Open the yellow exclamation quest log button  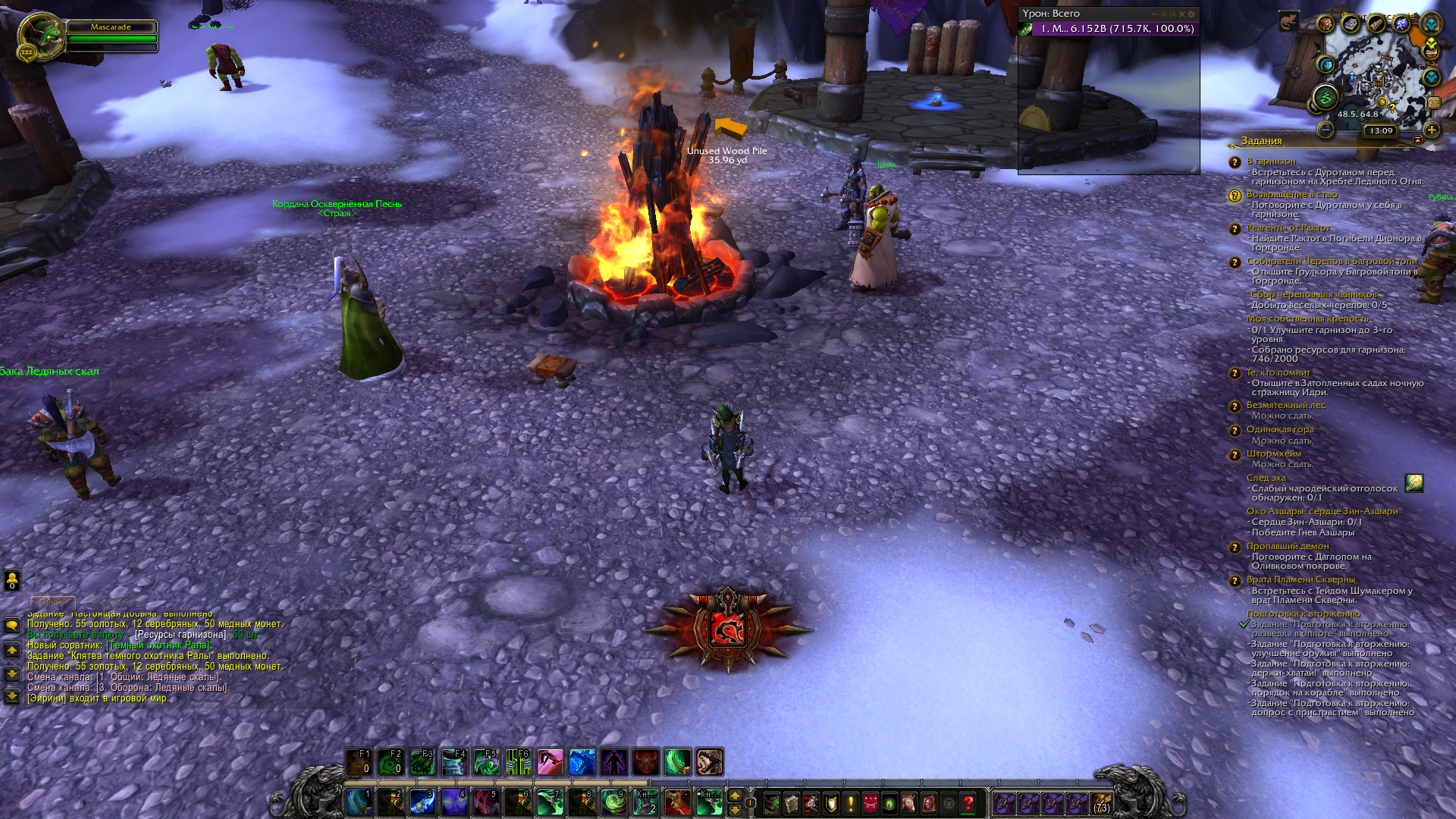(850, 802)
